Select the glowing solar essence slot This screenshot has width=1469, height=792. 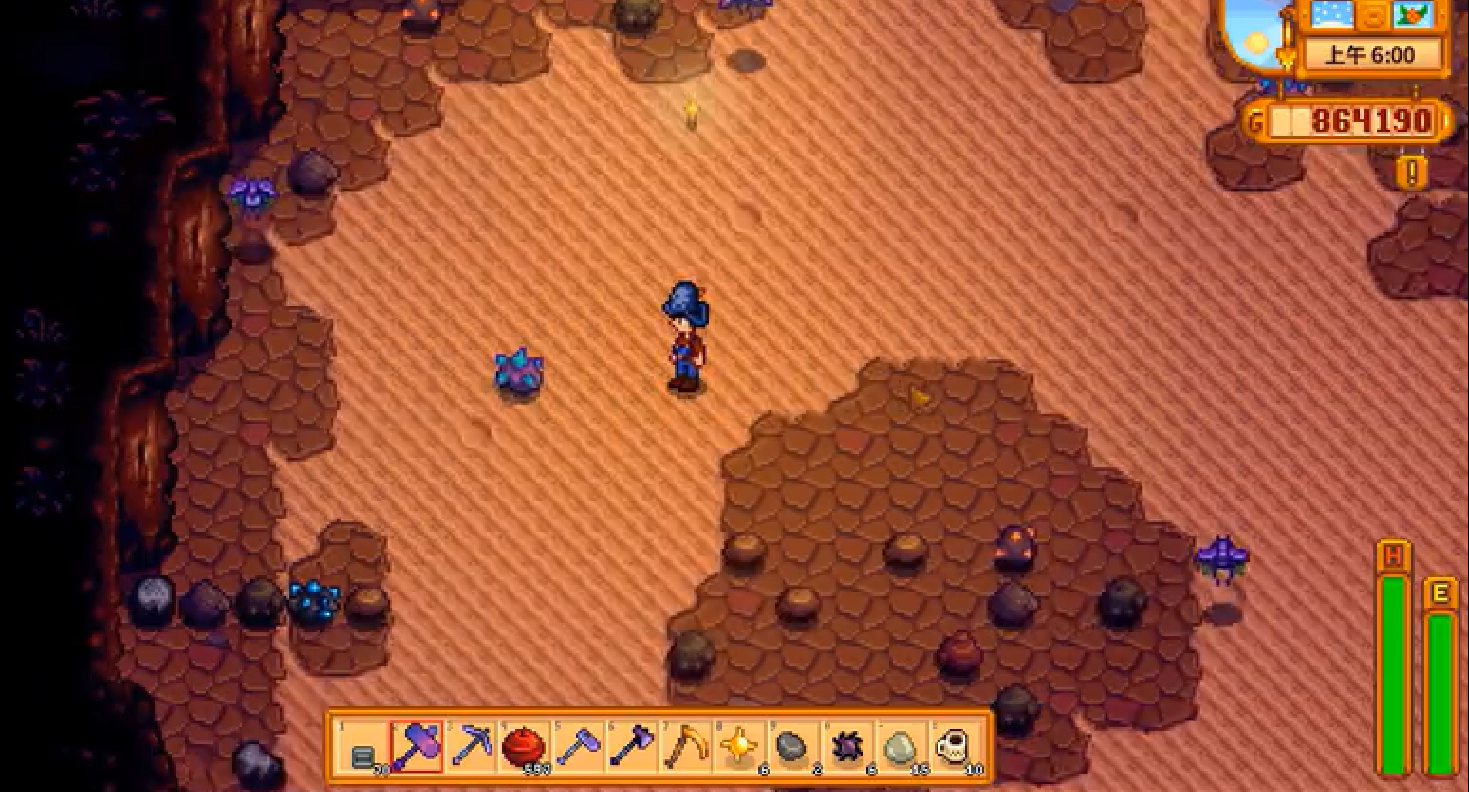[741, 746]
